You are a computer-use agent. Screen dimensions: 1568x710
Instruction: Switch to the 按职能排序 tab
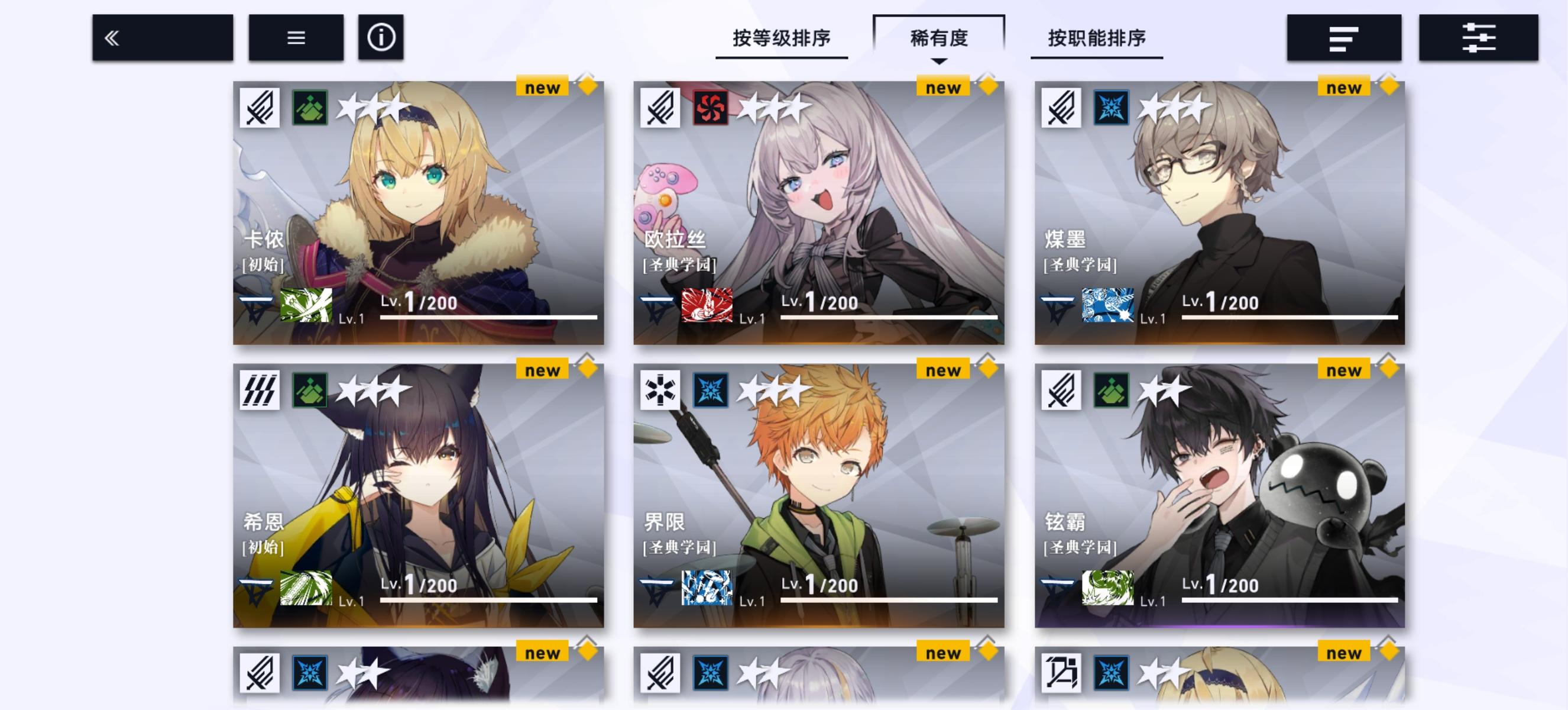(x=1097, y=37)
